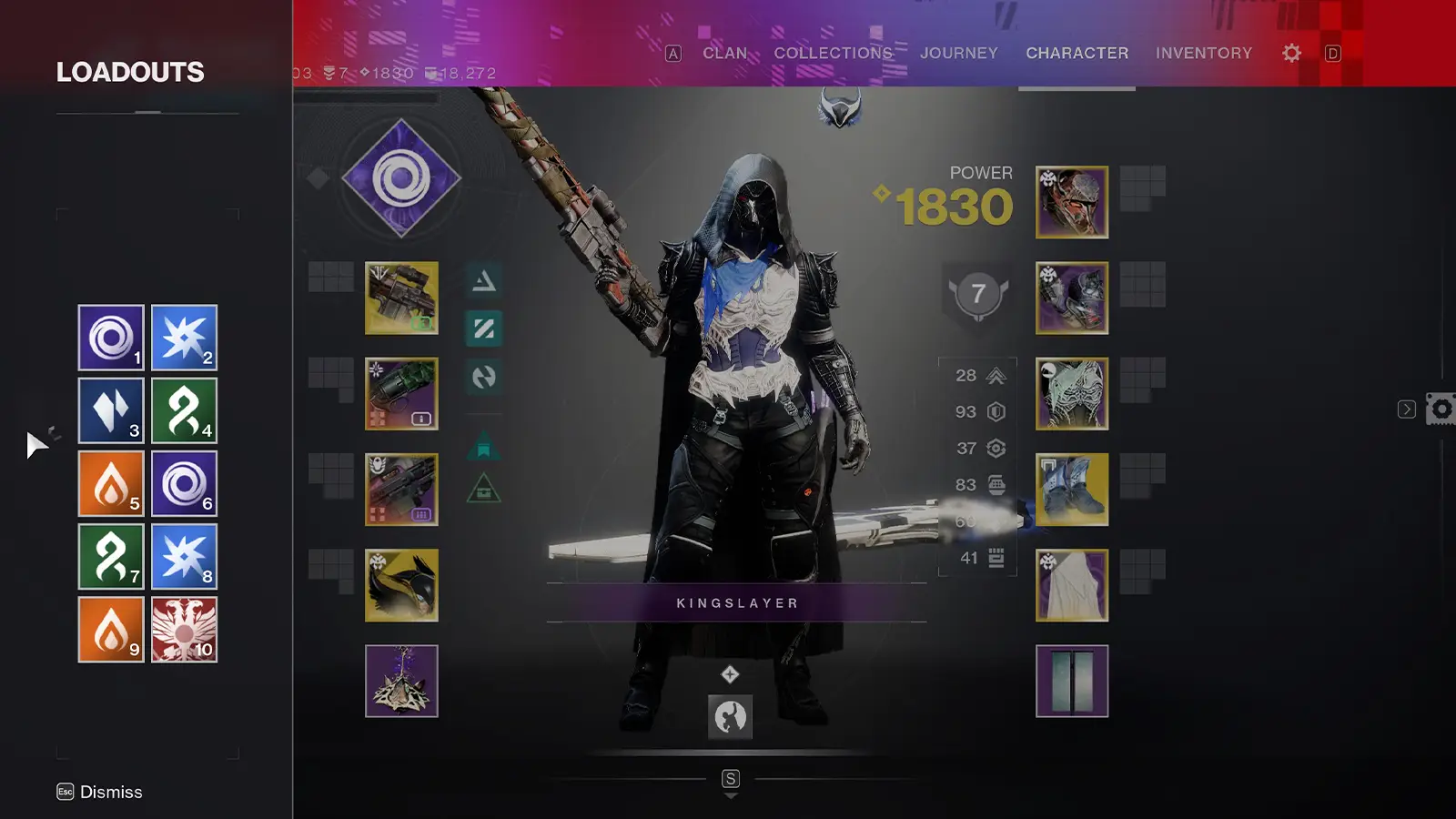
Task: Open the equipped chest armor slot
Action: coord(1072,396)
